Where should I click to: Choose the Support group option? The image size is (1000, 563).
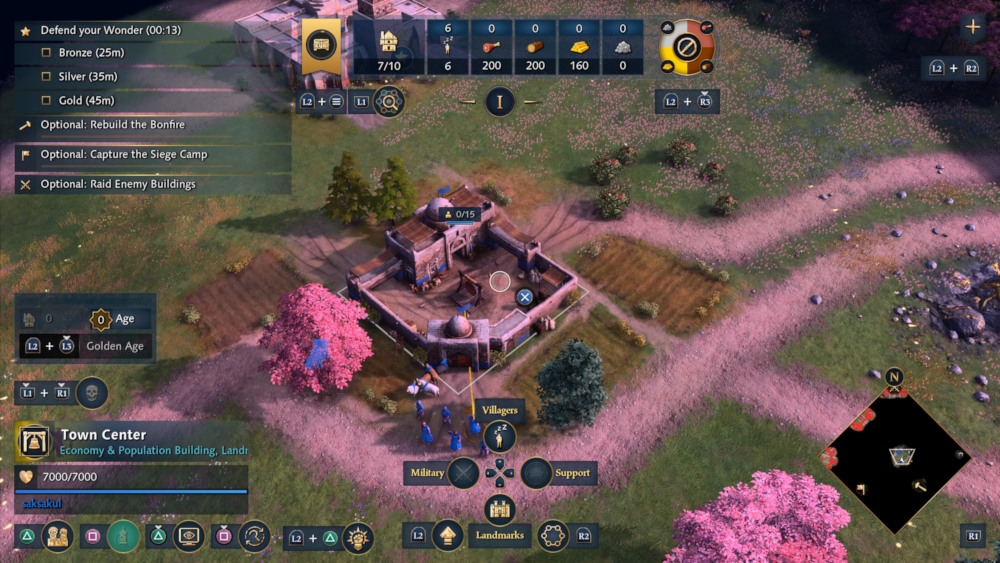[537, 472]
